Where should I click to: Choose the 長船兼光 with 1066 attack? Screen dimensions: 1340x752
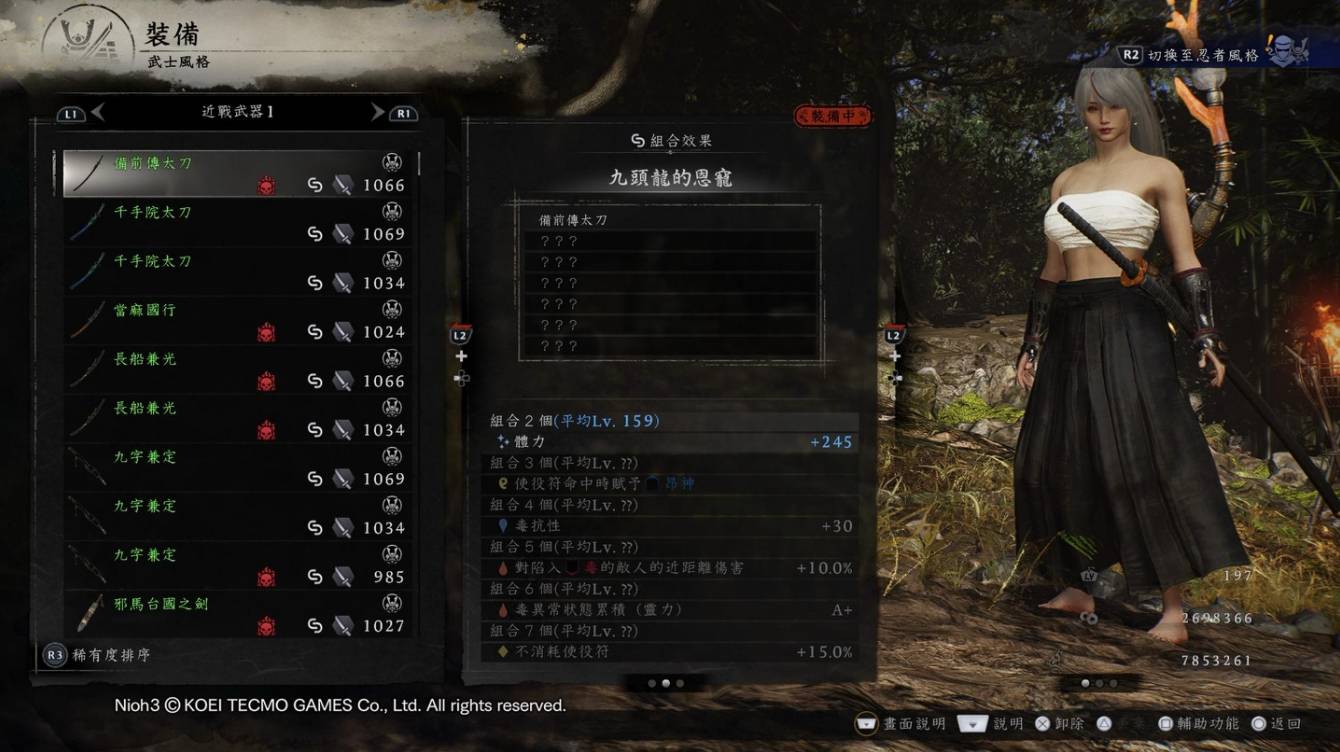pyautogui.click(x=238, y=370)
